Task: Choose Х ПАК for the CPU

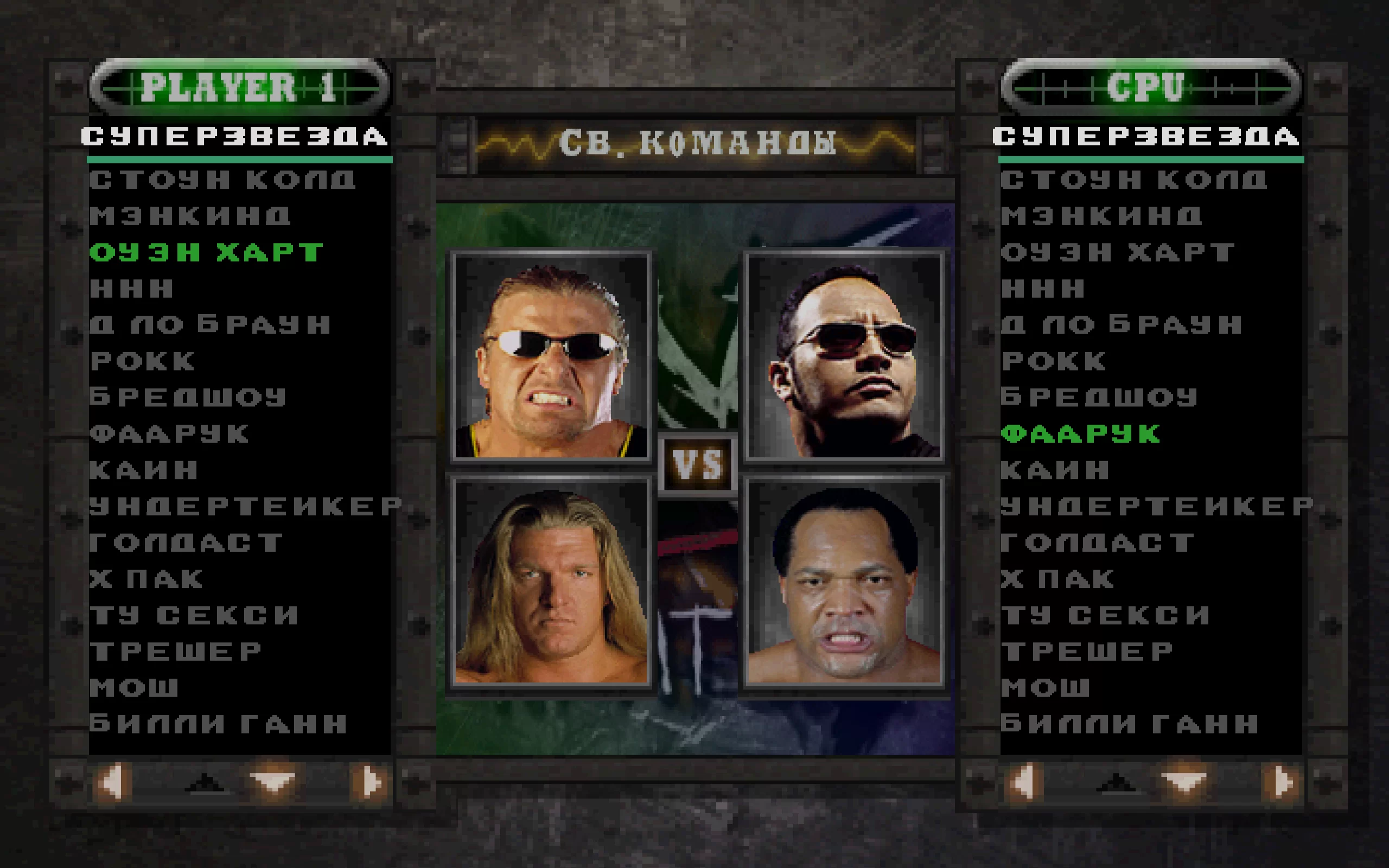Action: pos(1057,579)
